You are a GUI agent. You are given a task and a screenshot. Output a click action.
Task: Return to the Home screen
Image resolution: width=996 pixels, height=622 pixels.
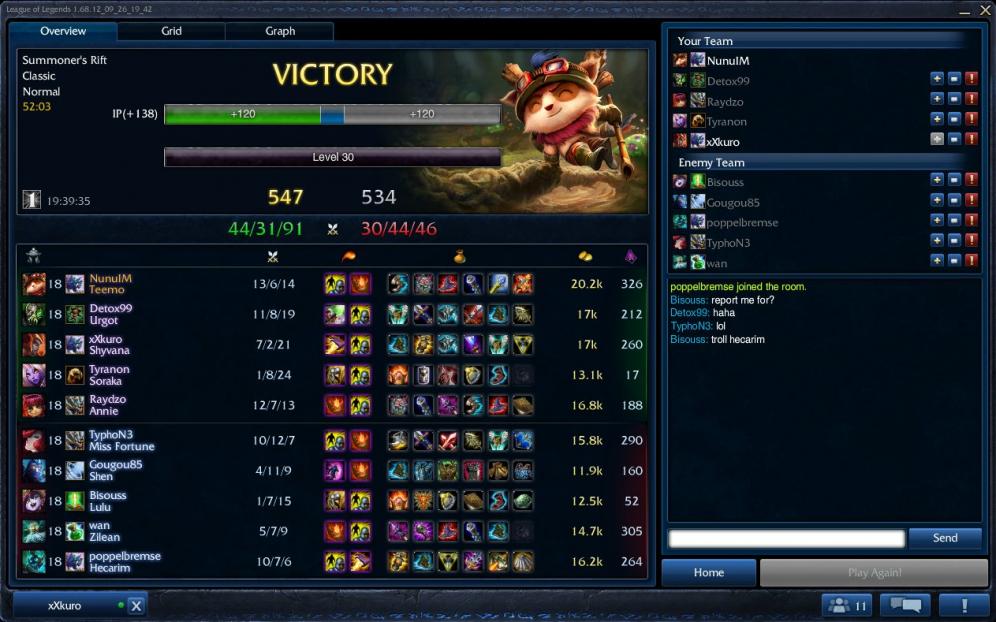(x=709, y=573)
